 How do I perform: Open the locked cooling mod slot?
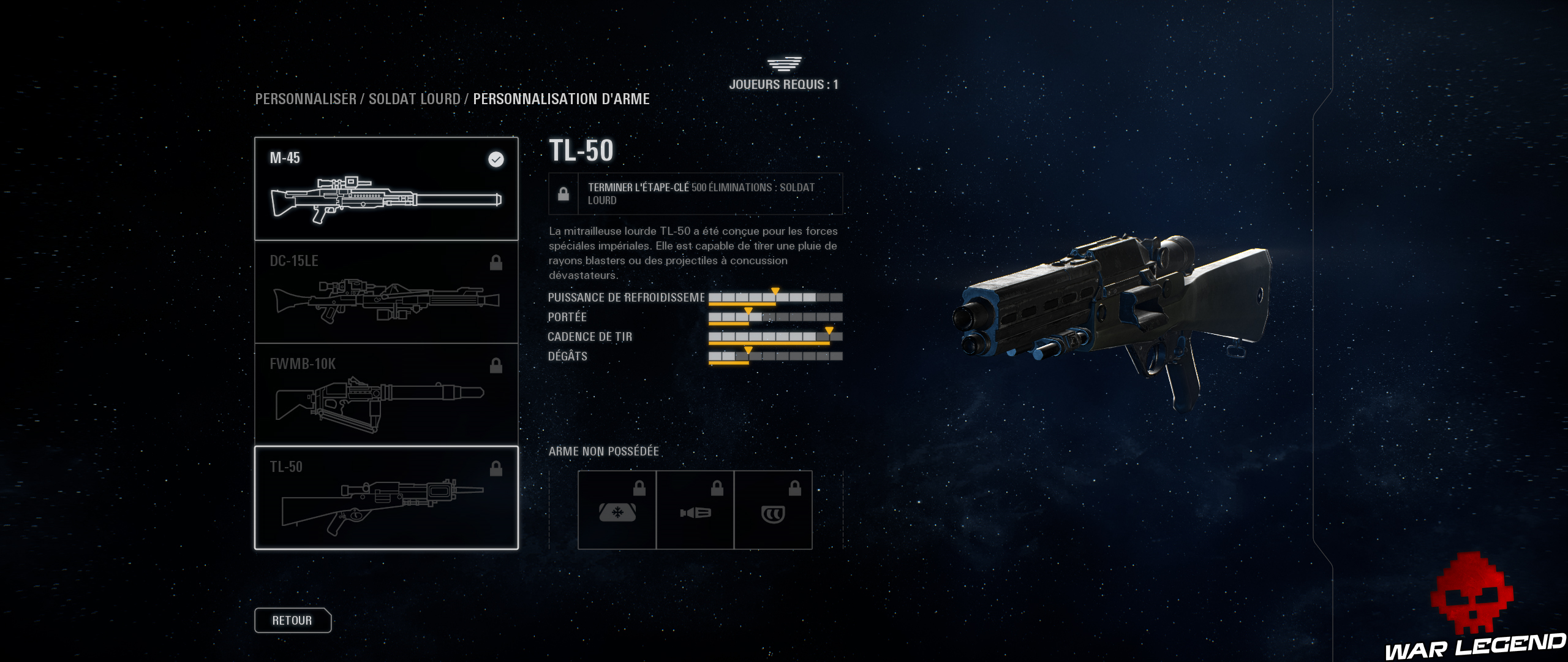(x=617, y=510)
